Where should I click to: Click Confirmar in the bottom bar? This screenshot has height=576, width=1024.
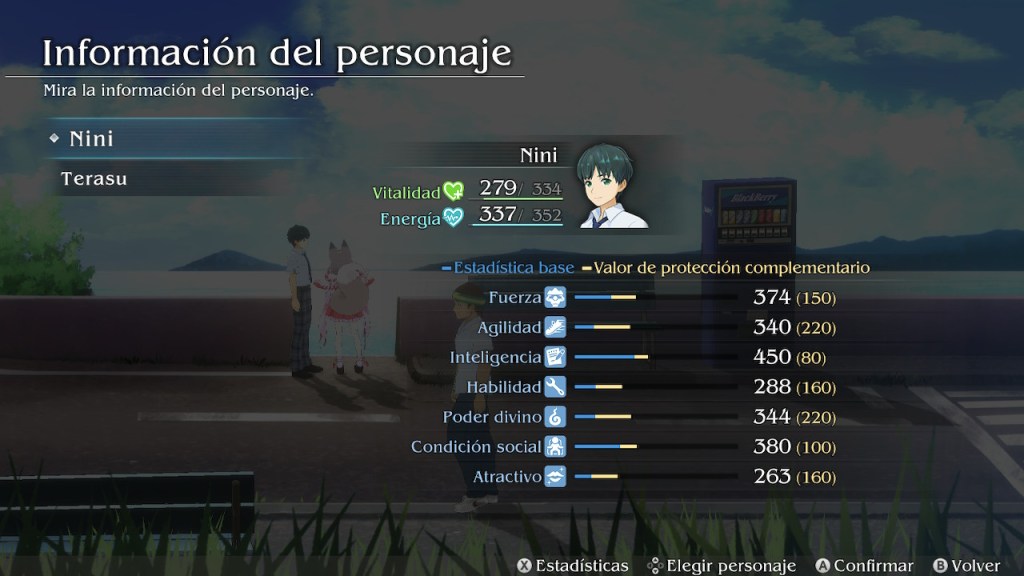click(x=864, y=566)
